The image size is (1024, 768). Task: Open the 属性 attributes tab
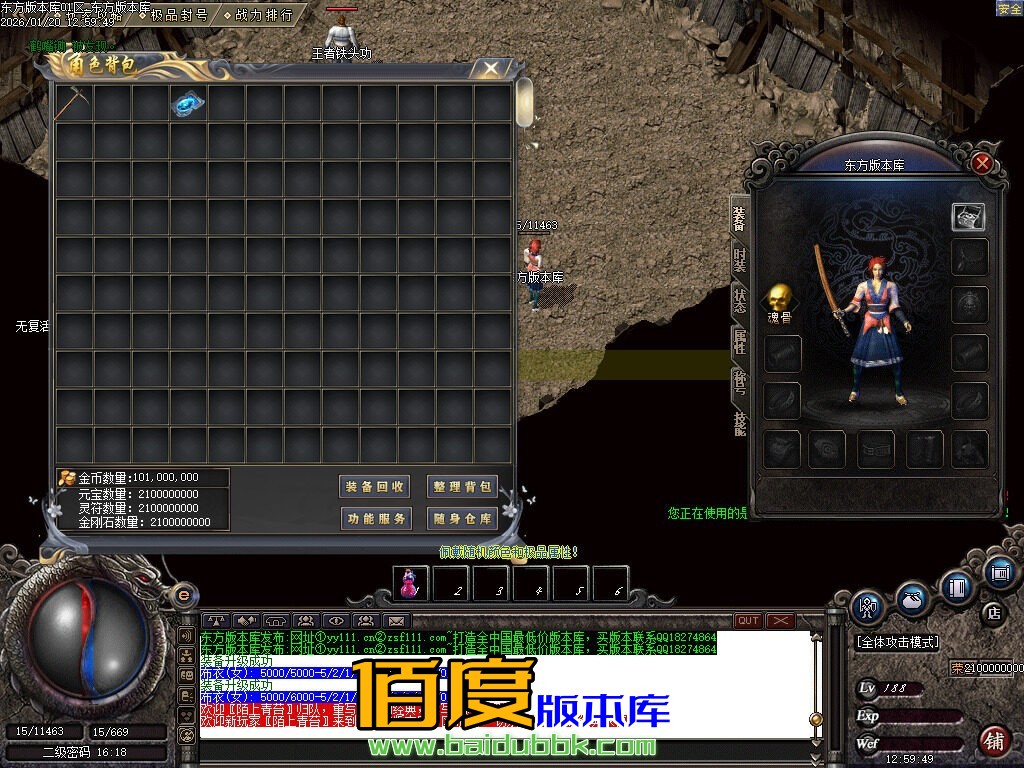(739, 342)
